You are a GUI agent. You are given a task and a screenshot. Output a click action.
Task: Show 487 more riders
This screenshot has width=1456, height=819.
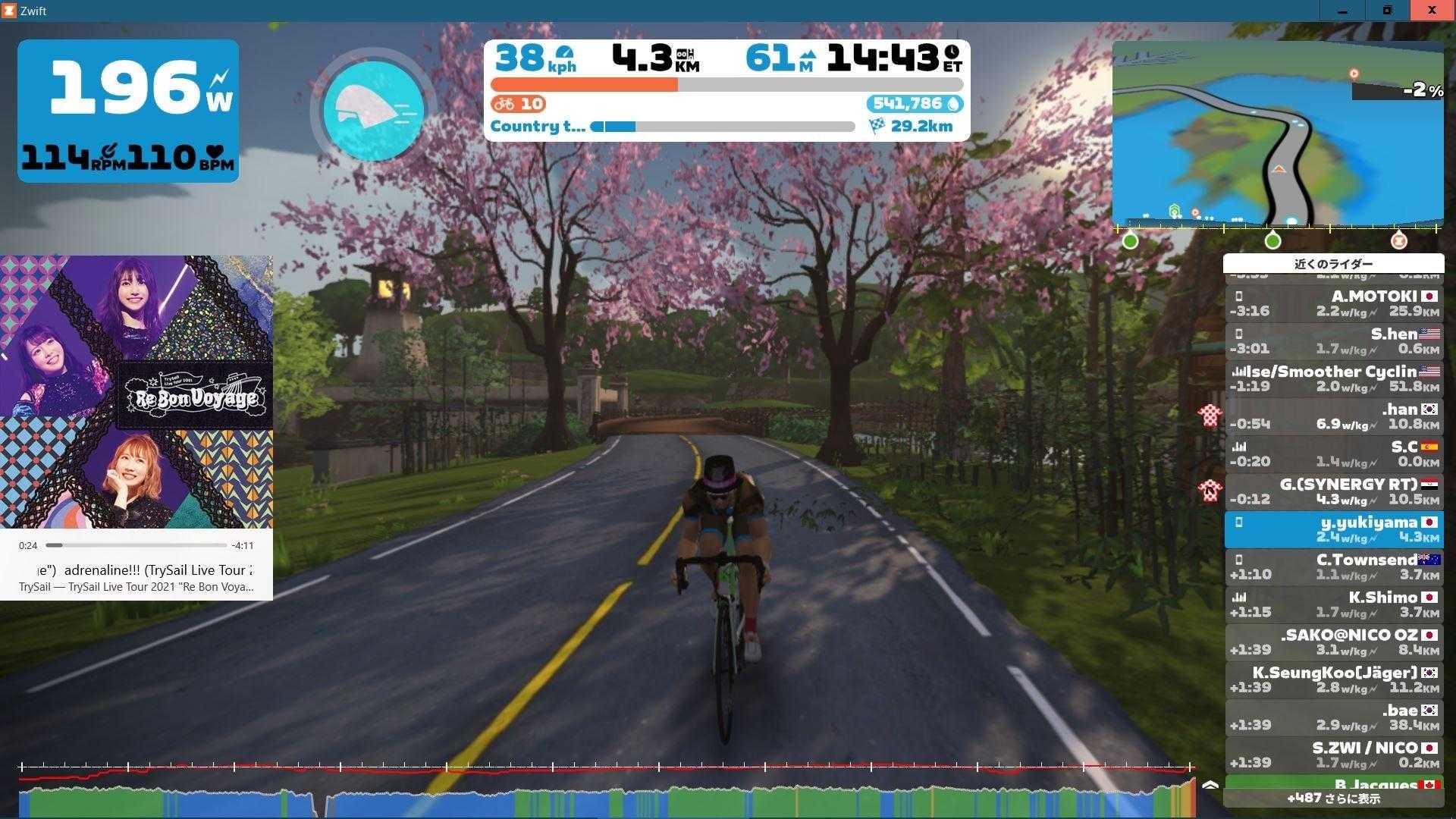click(x=1333, y=799)
